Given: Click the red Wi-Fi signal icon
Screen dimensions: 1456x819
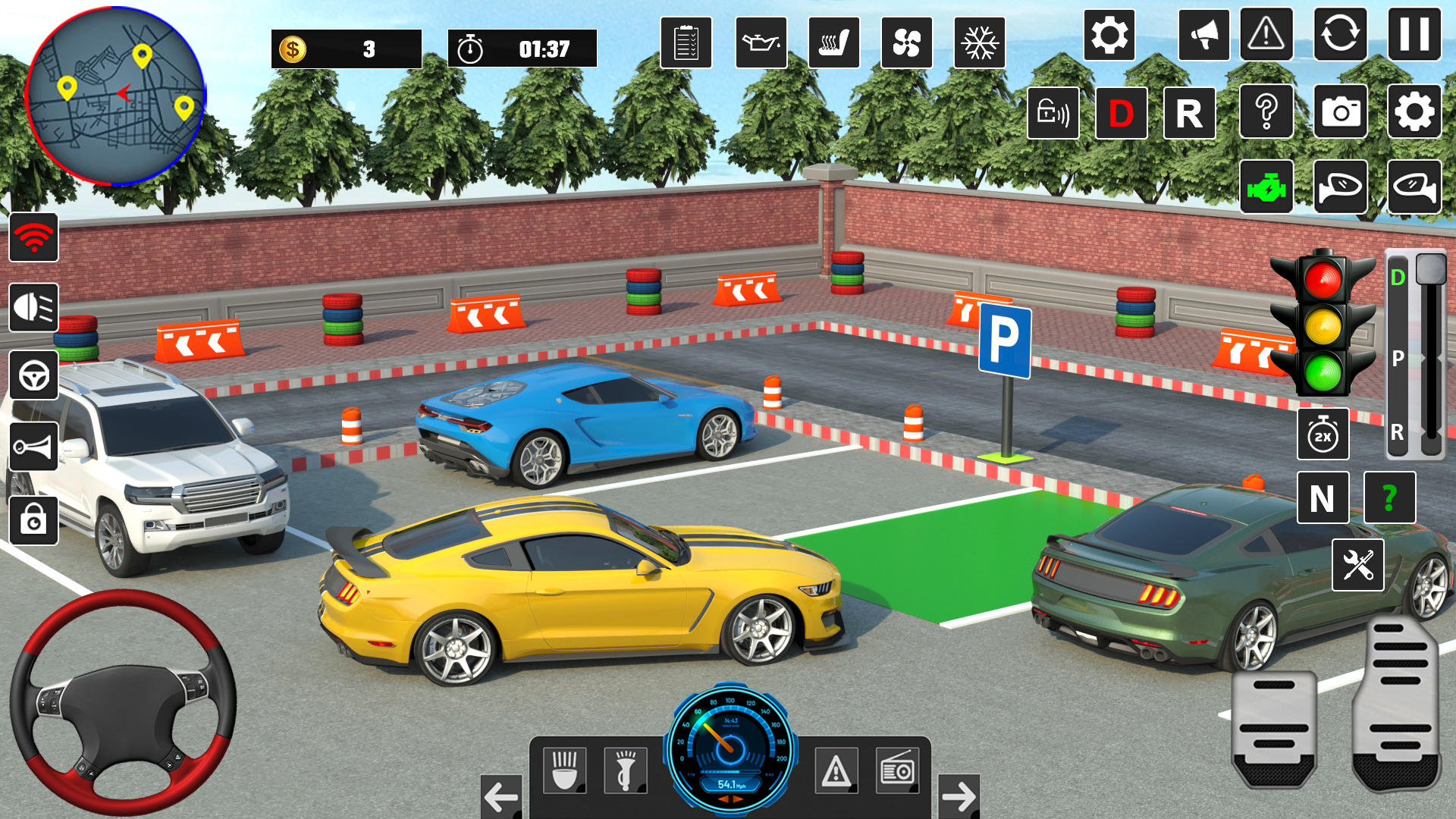Looking at the screenshot, I should (x=34, y=238).
